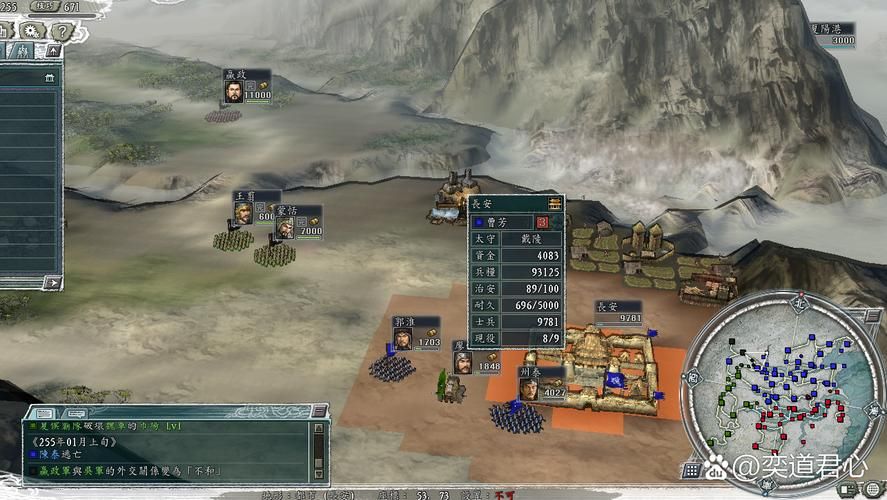This screenshot has width=887, height=500.
Task: Switch to the officers tab on the left panel
Action: [x=22, y=50]
